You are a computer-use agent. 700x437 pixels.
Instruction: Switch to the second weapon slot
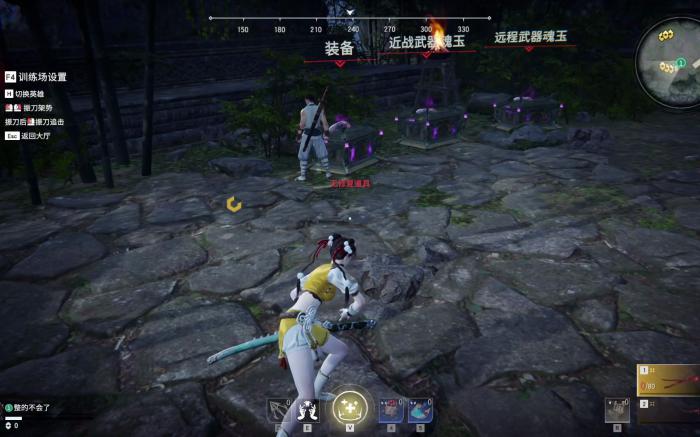(669, 408)
